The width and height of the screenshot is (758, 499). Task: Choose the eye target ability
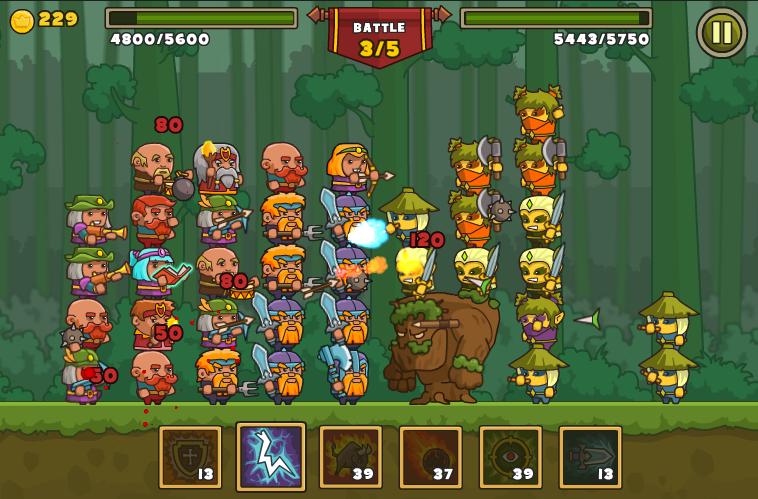[510, 457]
